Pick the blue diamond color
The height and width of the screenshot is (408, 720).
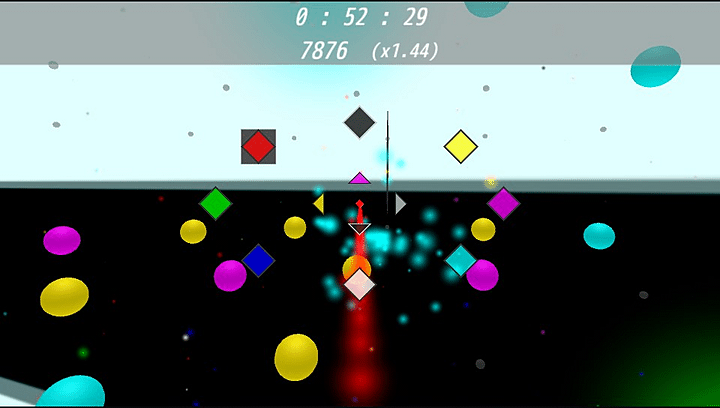coord(258,260)
